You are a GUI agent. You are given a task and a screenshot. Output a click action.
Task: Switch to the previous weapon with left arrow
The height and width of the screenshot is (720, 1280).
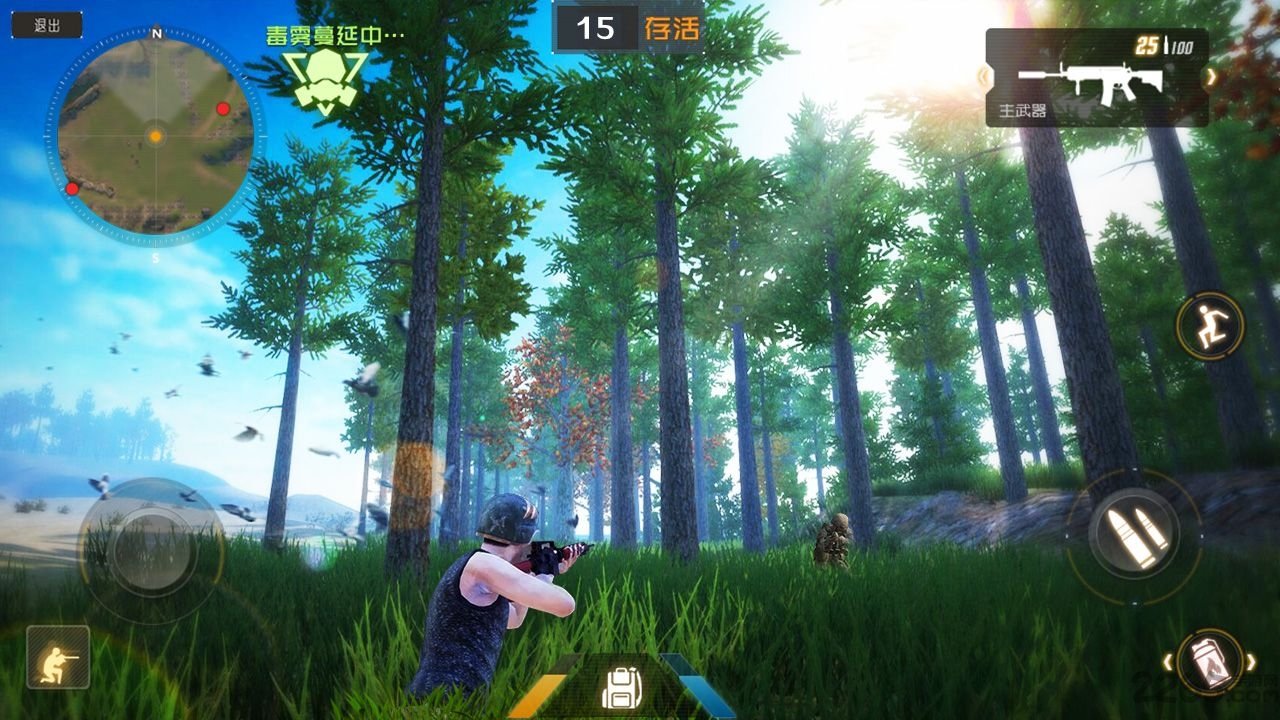tap(983, 76)
